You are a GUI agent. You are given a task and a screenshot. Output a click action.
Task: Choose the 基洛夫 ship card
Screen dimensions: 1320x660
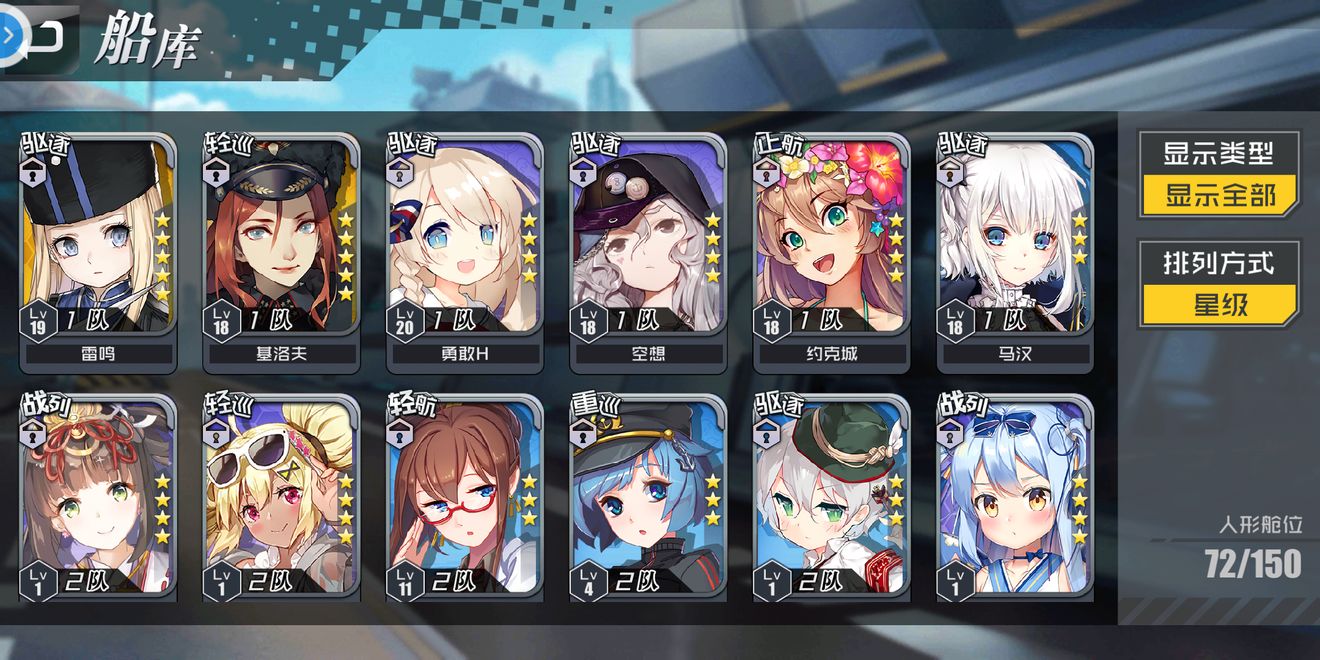(281, 250)
